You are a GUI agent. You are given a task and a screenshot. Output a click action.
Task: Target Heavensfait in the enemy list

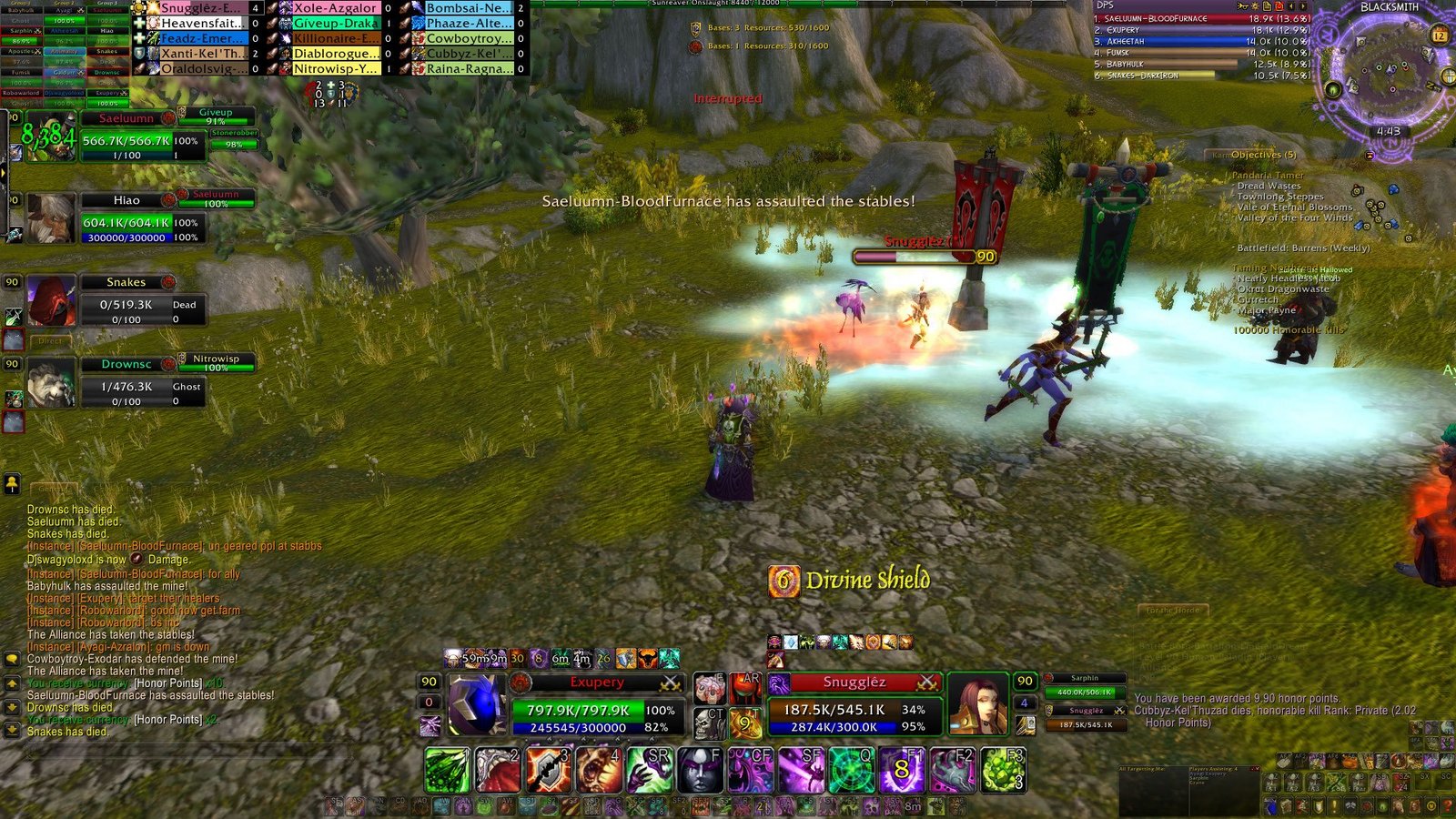pyautogui.click(x=201, y=23)
